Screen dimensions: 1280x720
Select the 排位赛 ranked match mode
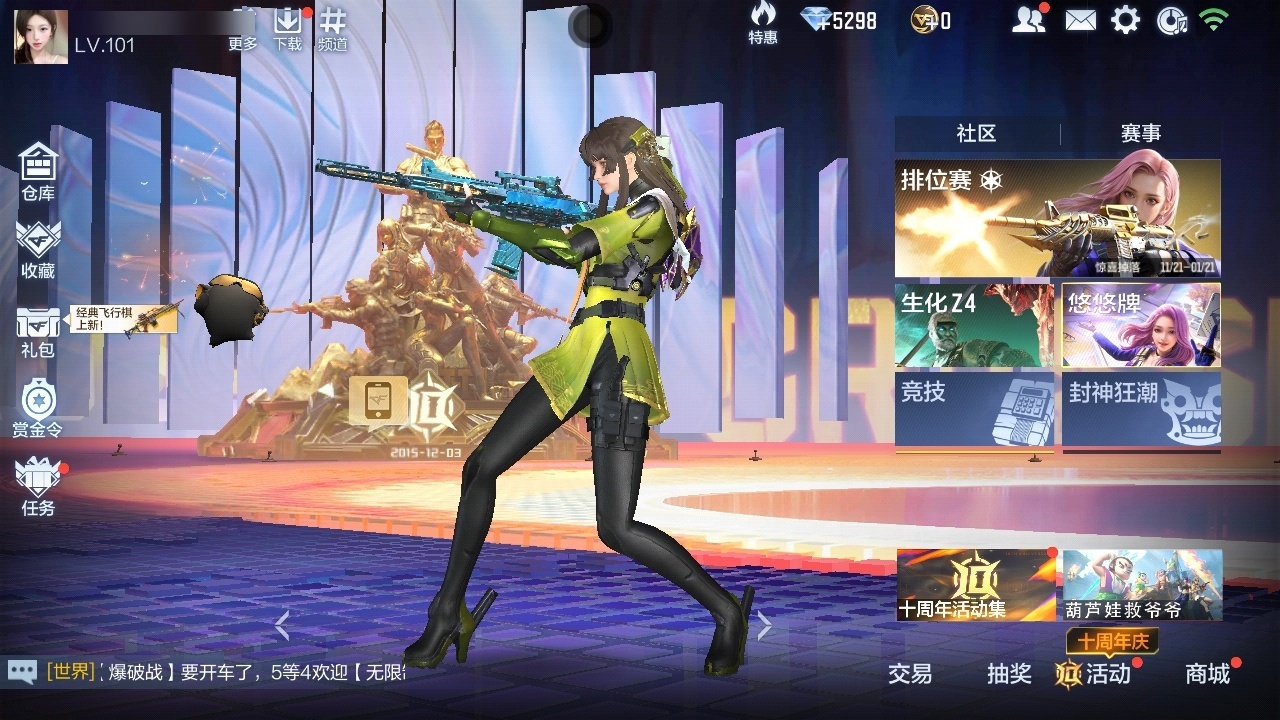click(1057, 218)
